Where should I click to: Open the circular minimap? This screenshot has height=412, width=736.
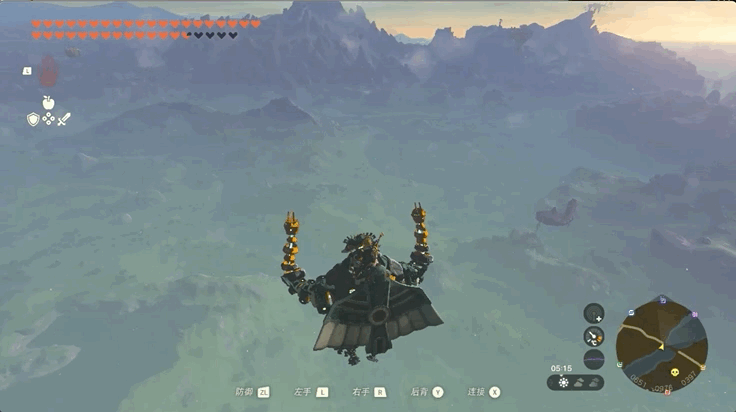tap(661, 345)
